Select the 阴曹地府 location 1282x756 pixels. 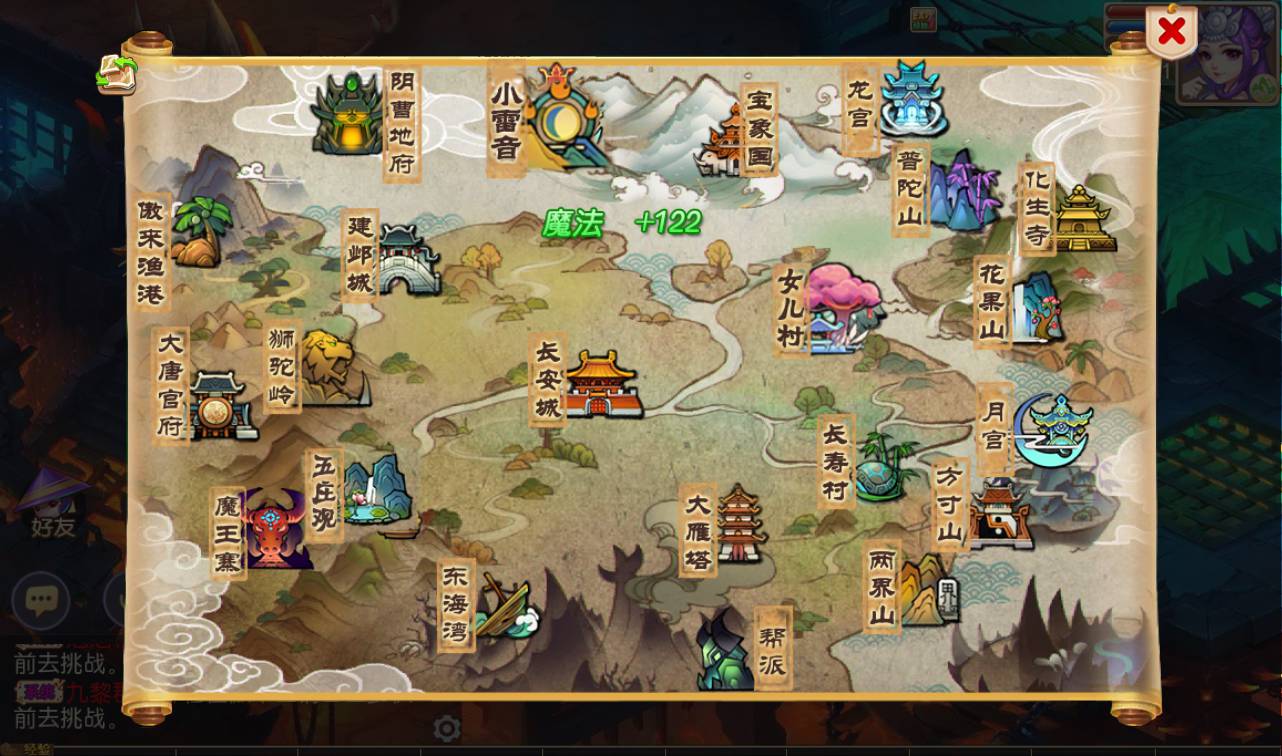point(347,115)
